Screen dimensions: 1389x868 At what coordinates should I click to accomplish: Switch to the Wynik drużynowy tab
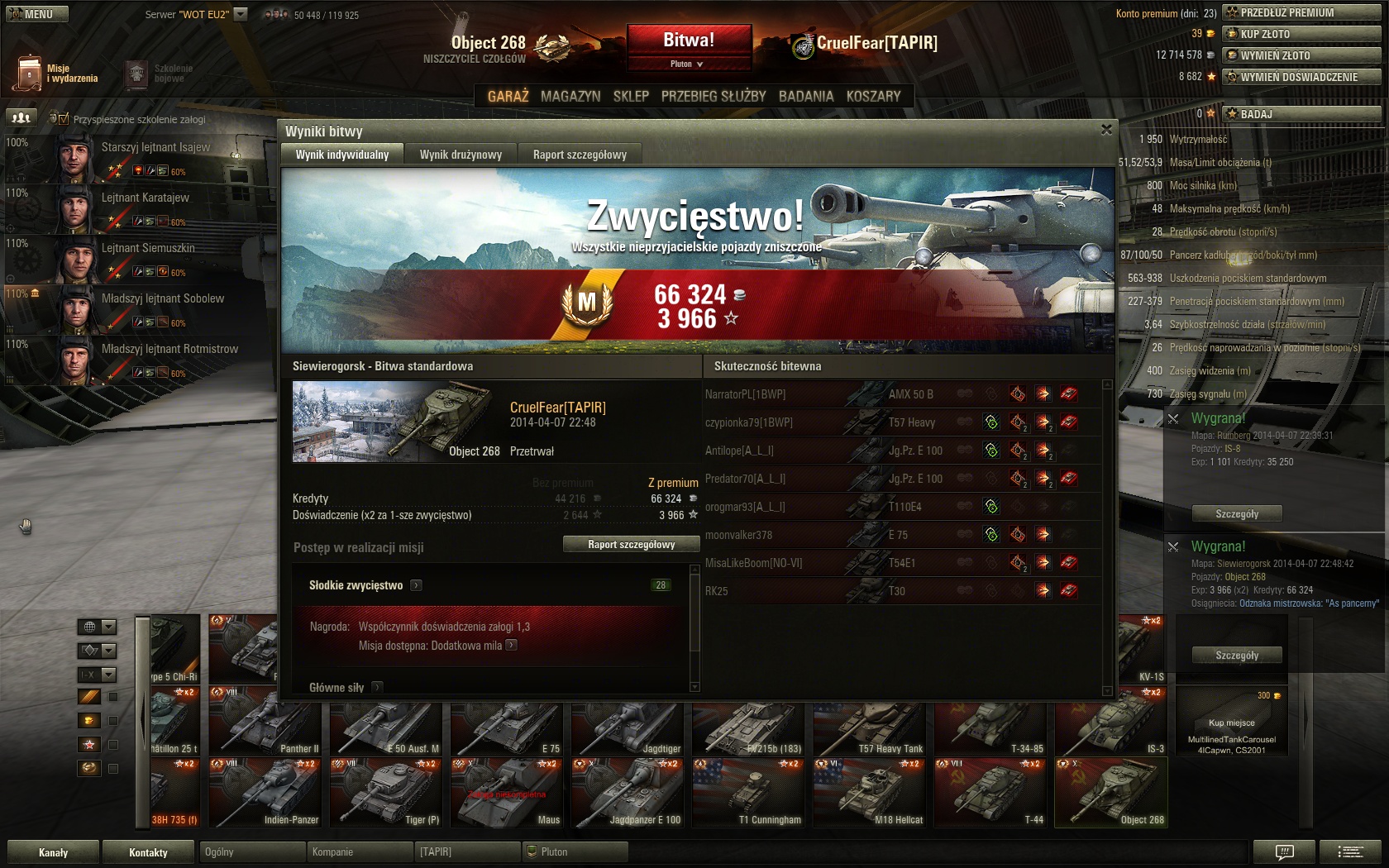[461, 155]
